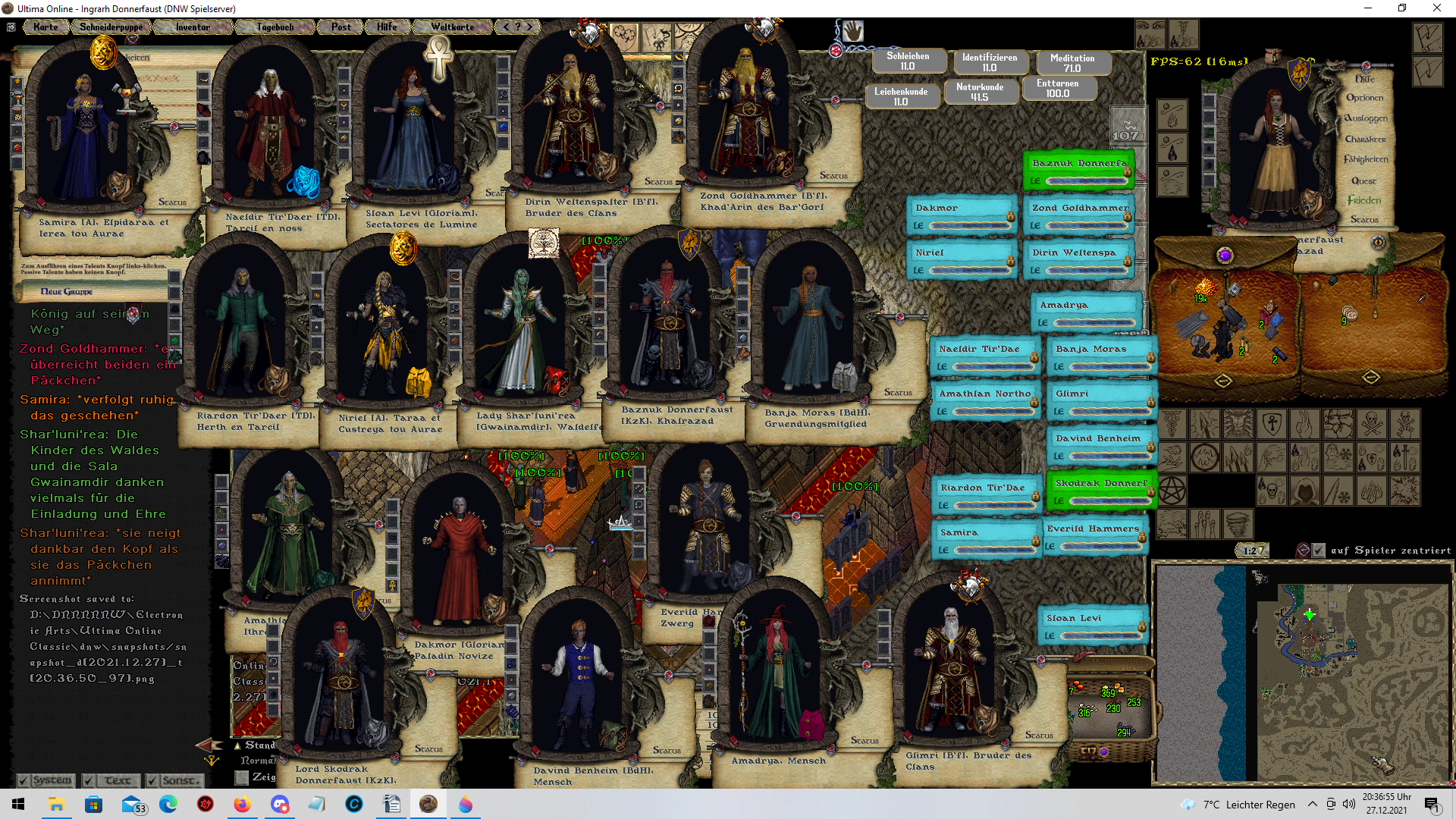Select Baznuk Donnerfaust health bar
This screenshot has width=1456, height=819.
click(x=1078, y=171)
